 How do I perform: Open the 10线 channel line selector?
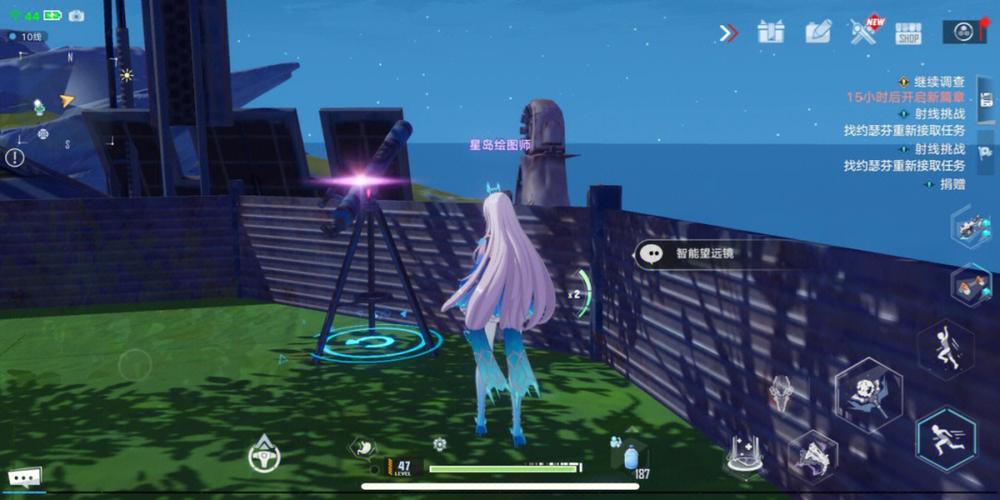[x=26, y=37]
